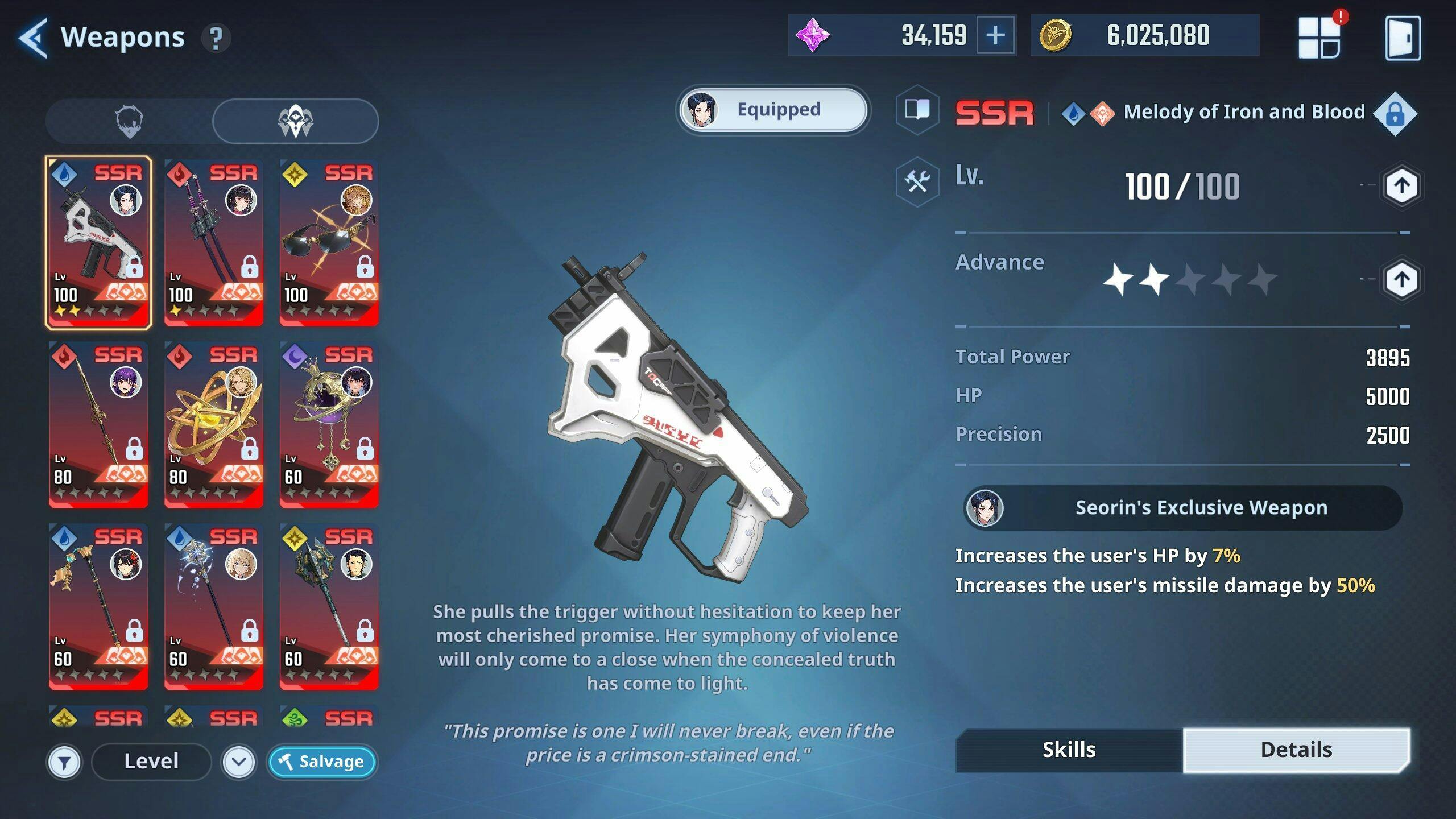Select the twin katanas weapon card
Screen dimensions: 1456x819
pyautogui.click(x=214, y=243)
